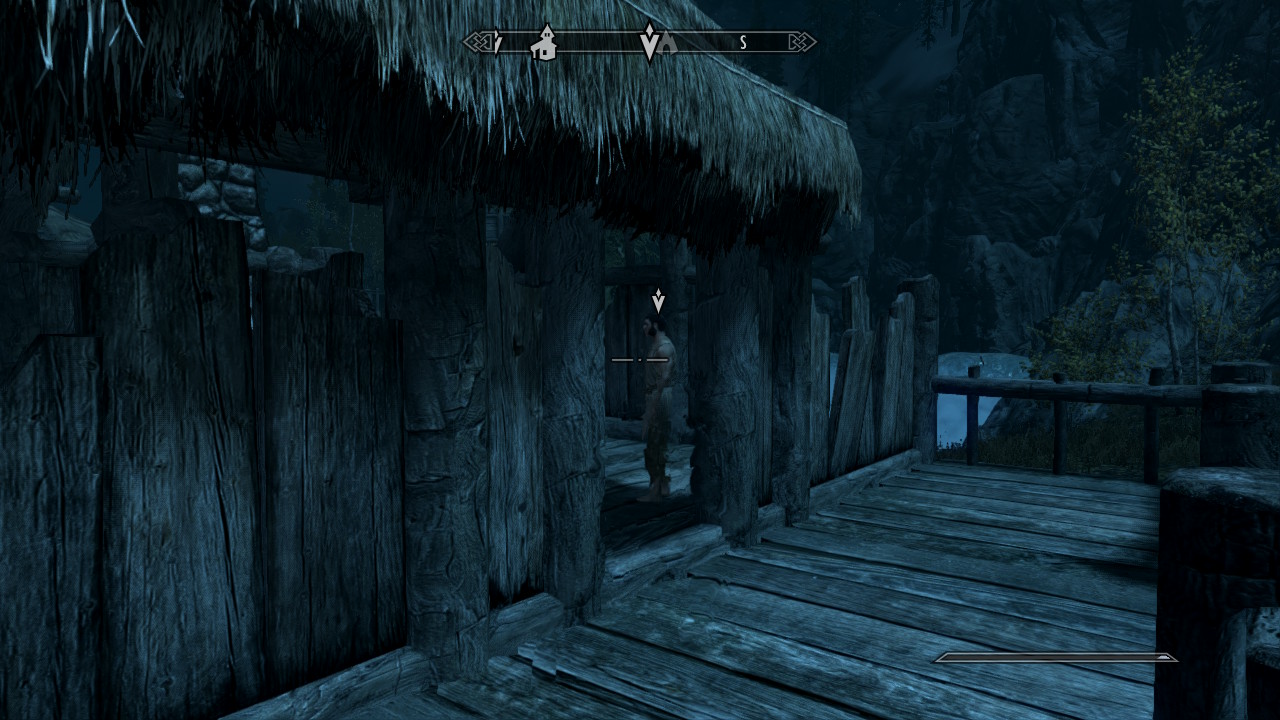Click the floating quest marker above the character
Image resolution: width=1280 pixels, height=720 pixels.
click(658, 300)
